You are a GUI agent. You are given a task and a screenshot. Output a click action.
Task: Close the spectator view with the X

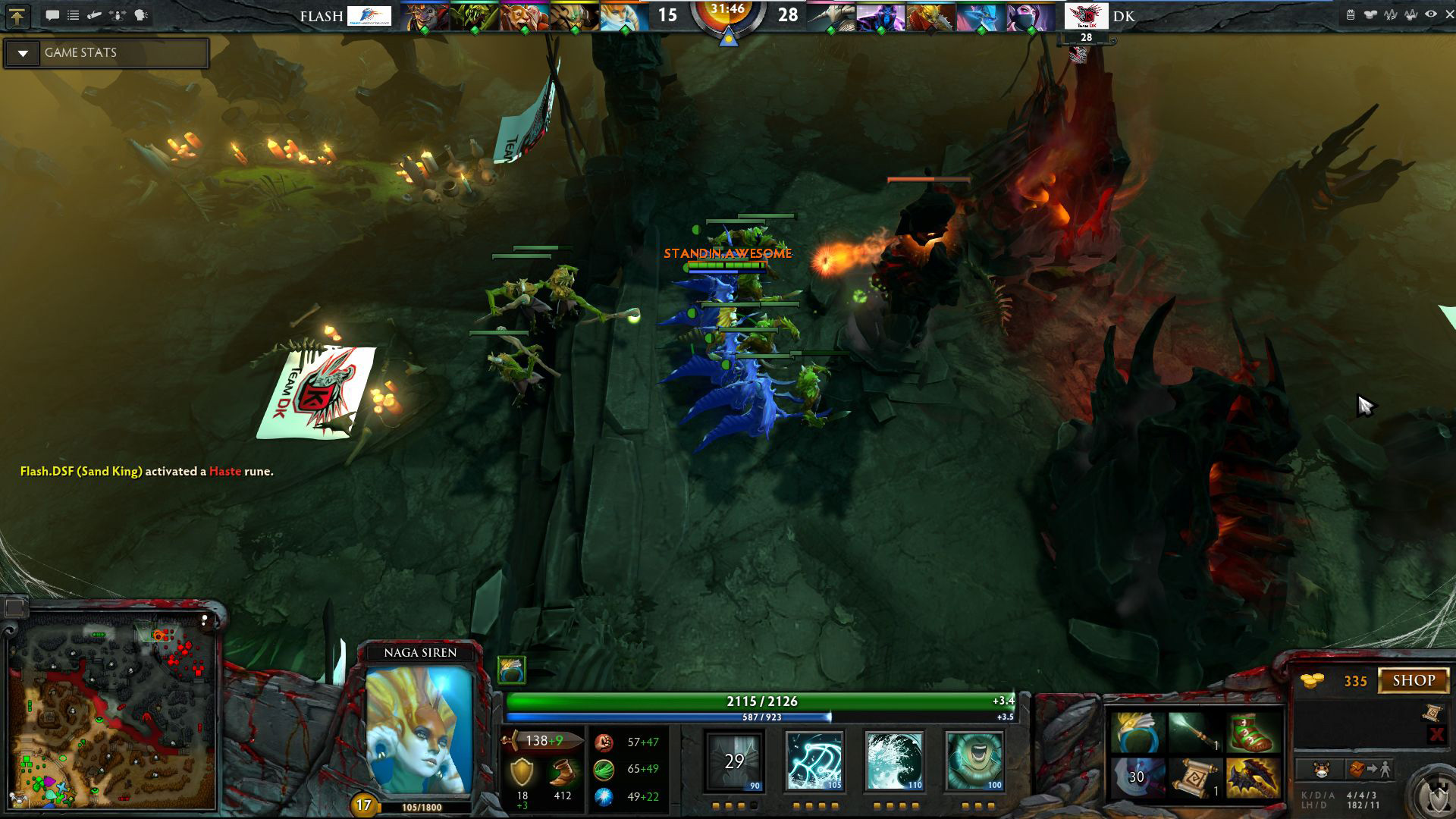tap(1449, 14)
